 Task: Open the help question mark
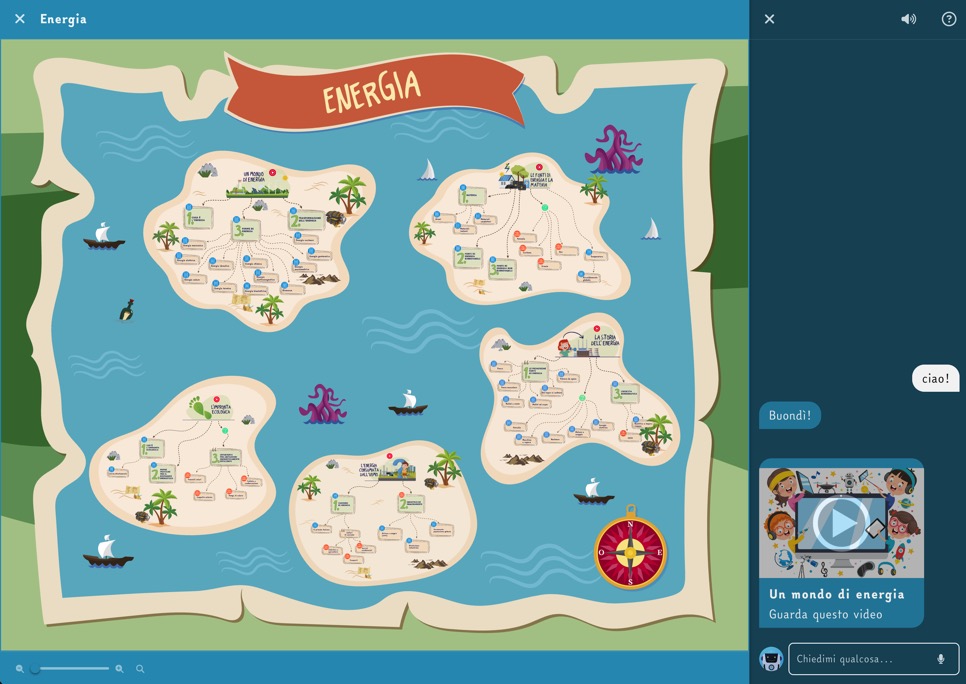point(949,19)
